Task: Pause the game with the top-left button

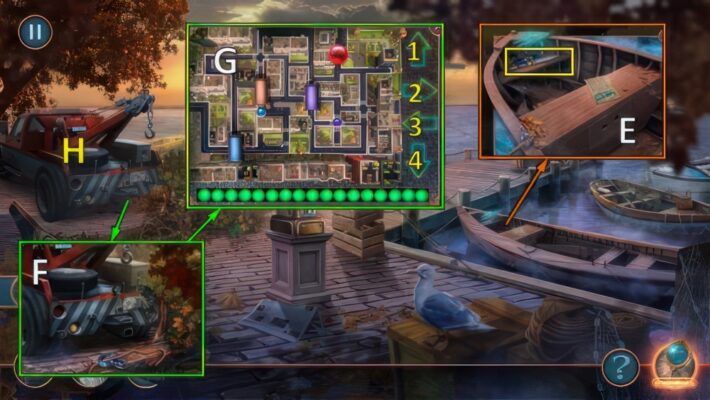Action: tap(35, 31)
